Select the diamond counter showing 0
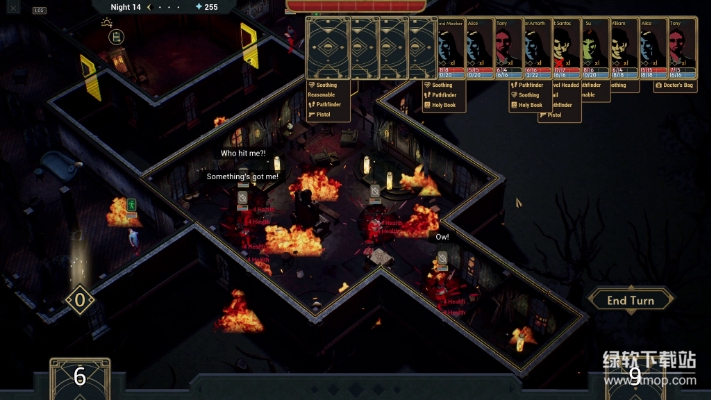Image resolution: width=711 pixels, height=400 pixels. [x=79, y=299]
